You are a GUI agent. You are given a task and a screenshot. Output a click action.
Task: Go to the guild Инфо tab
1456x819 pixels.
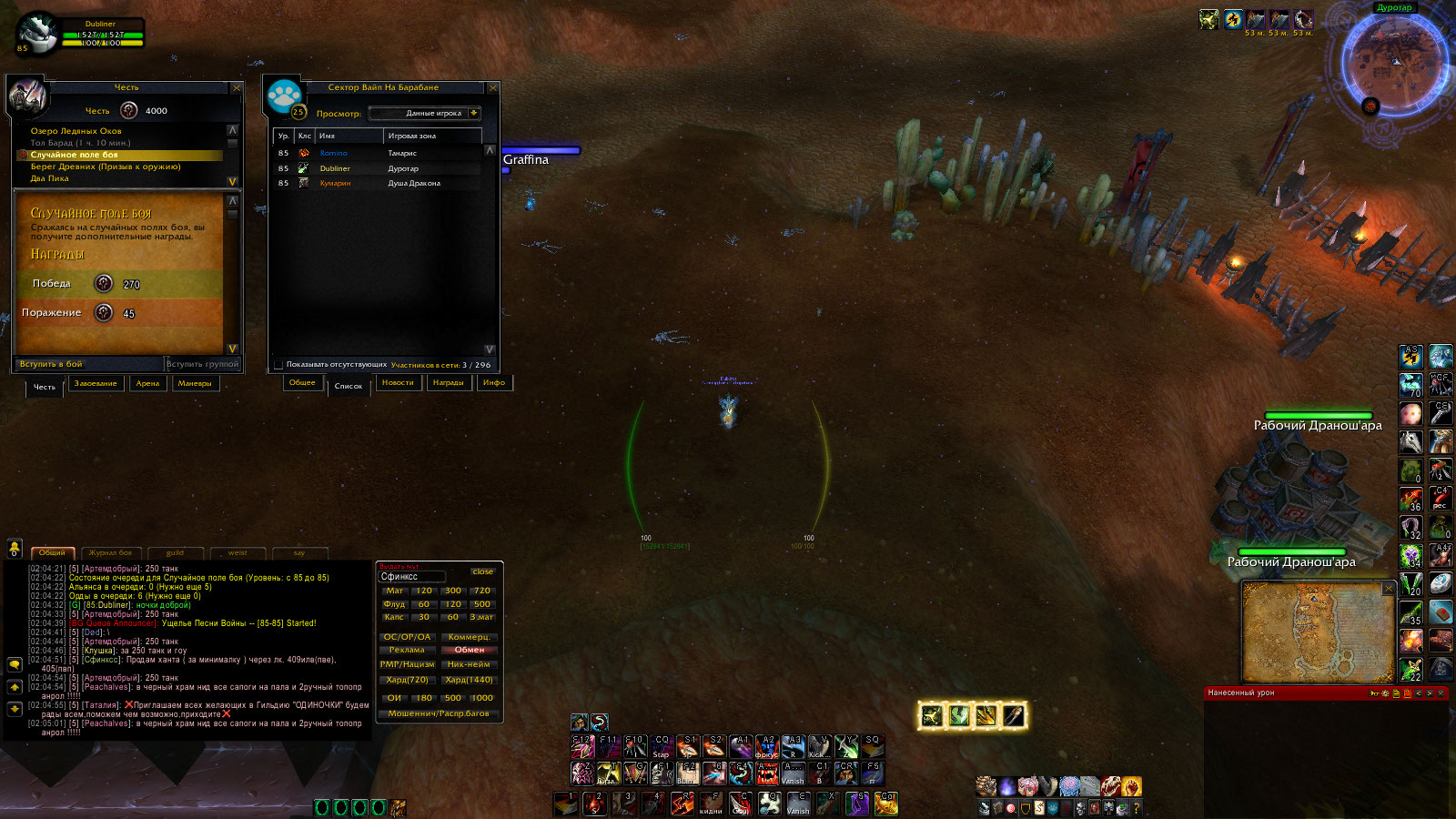[494, 383]
